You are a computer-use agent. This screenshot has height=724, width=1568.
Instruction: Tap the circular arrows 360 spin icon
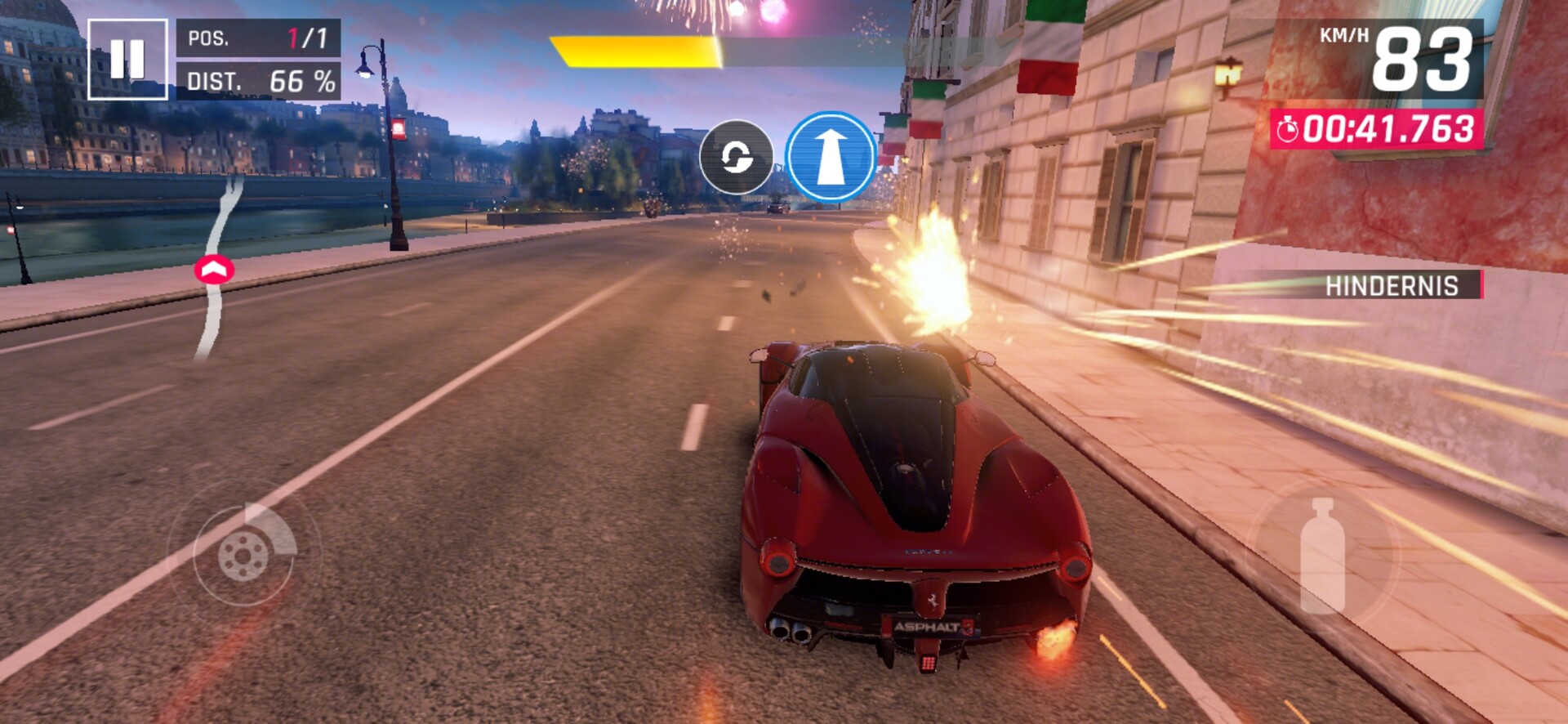pyautogui.click(x=736, y=157)
